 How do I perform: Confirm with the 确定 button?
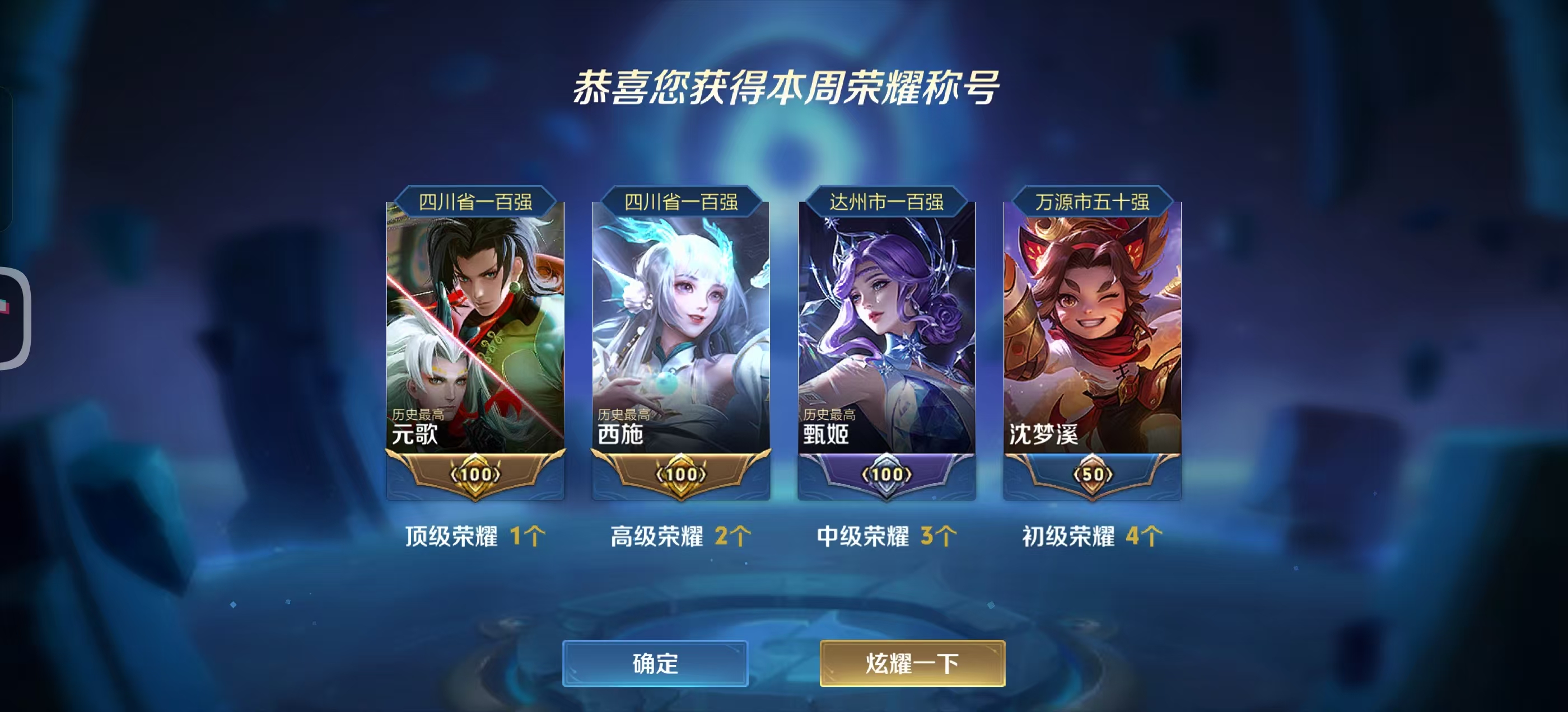[x=655, y=663]
